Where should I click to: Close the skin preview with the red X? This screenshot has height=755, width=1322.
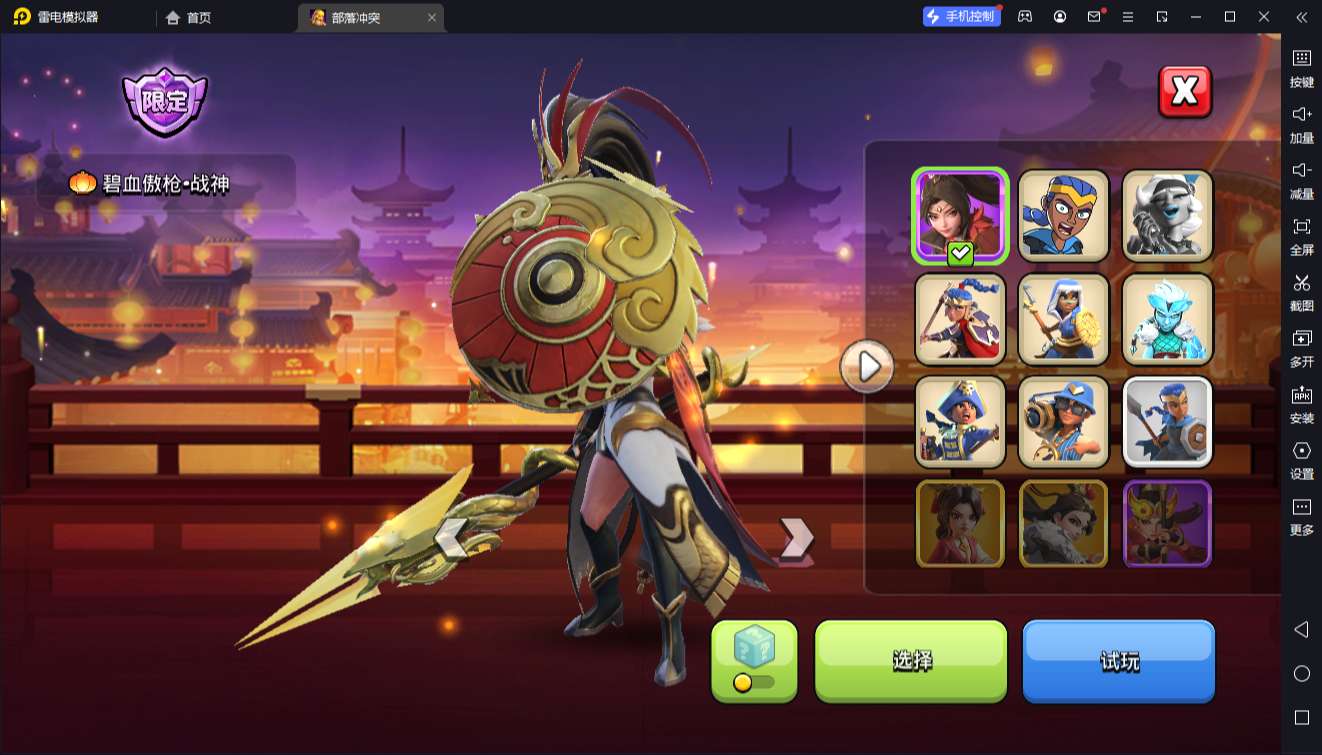(1185, 92)
